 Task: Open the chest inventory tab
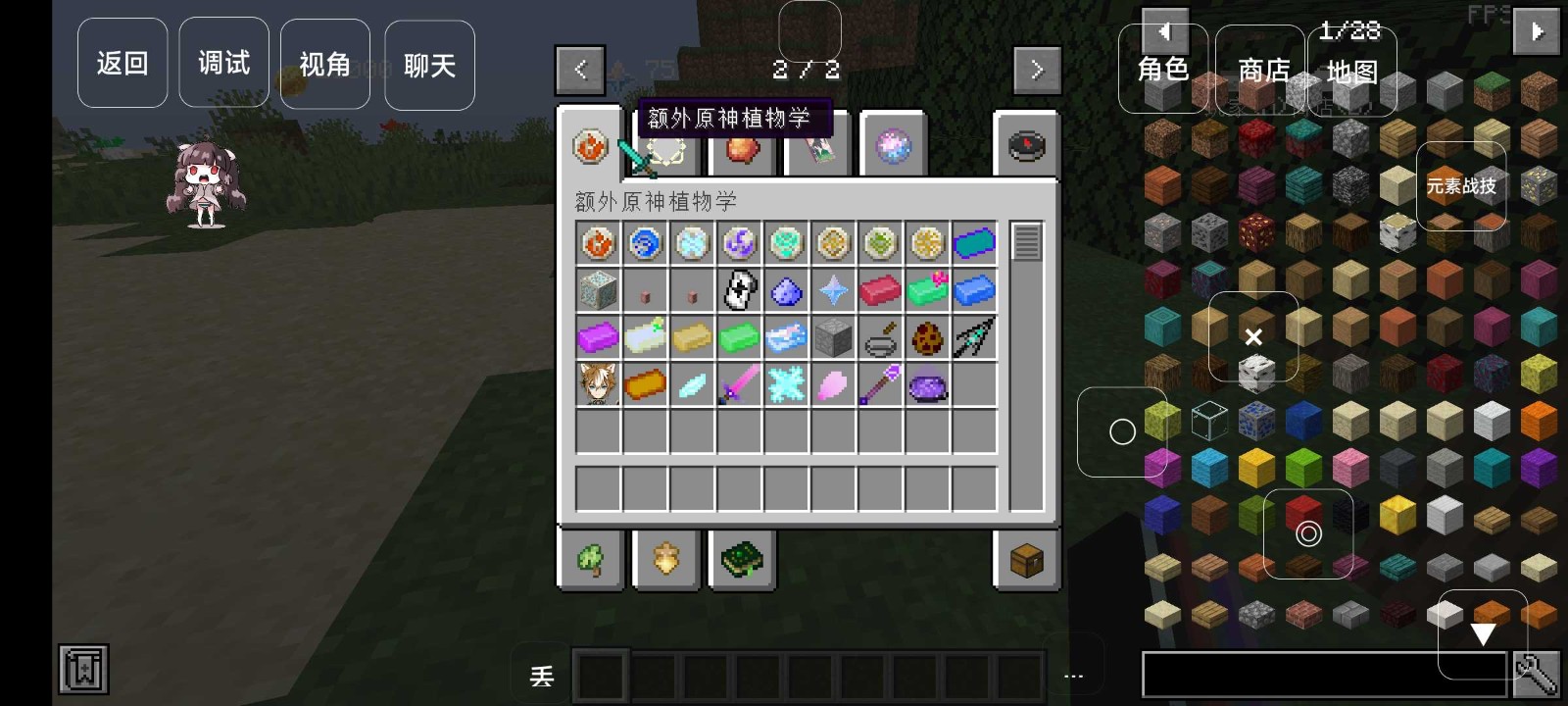(x=1026, y=561)
